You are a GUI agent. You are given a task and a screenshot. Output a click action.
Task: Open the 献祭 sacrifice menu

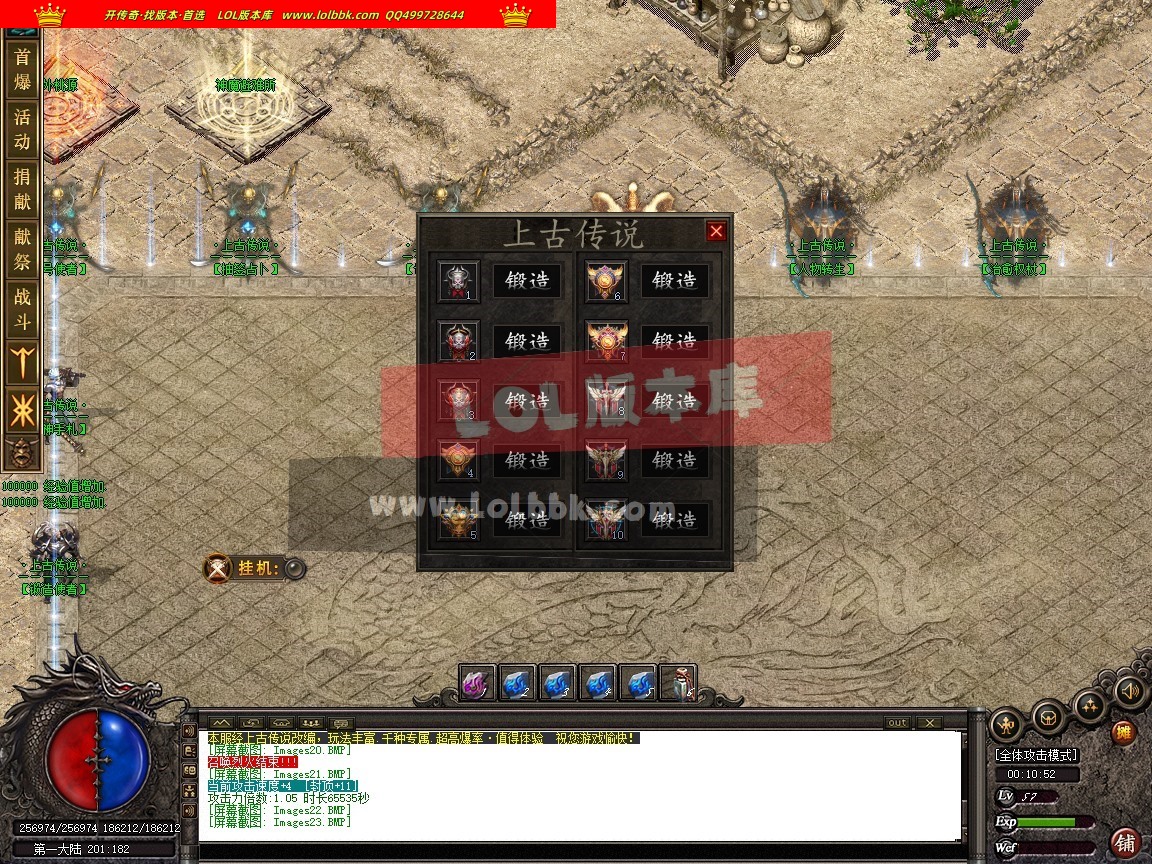click(22, 249)
